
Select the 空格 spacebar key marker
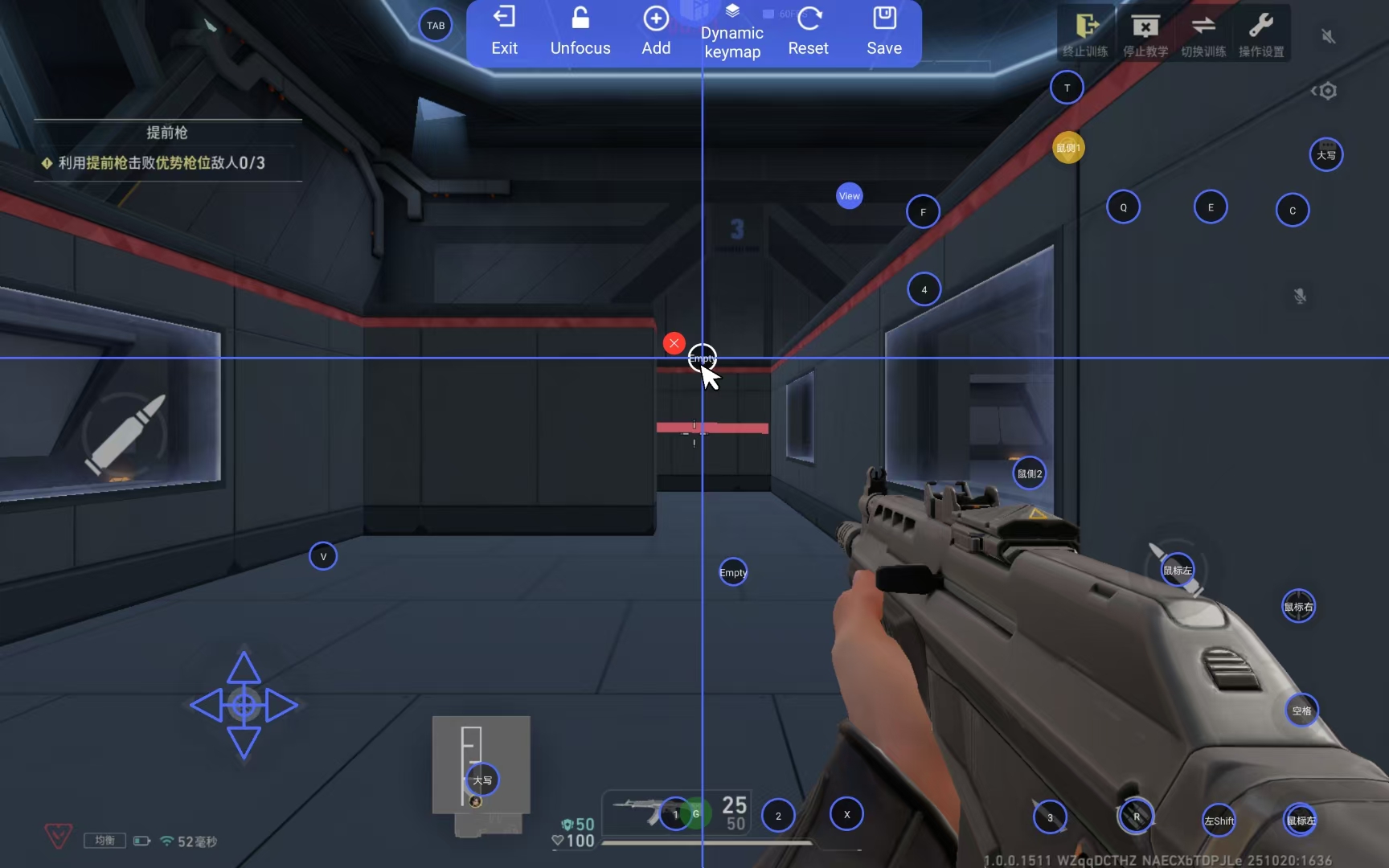[1301, 710]
